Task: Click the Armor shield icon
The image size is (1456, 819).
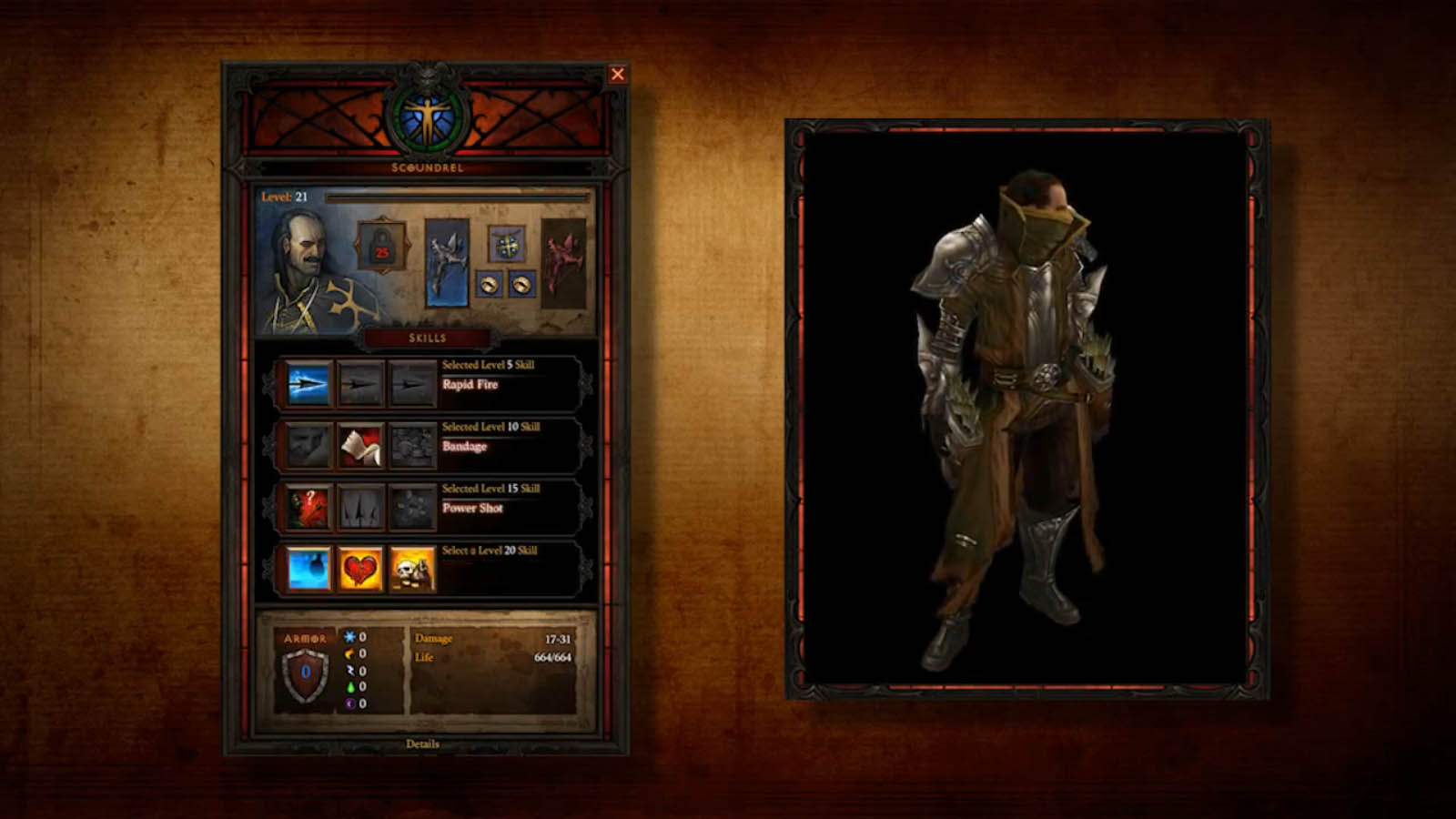Action: click(x=305, y=673)
